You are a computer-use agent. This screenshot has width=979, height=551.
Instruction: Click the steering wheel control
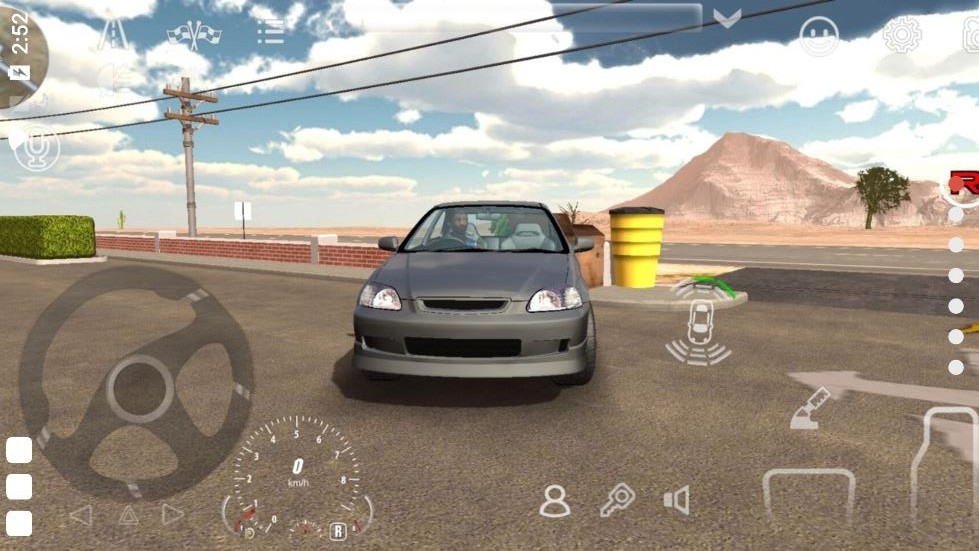pyautogui.click(x=137, y=383)
